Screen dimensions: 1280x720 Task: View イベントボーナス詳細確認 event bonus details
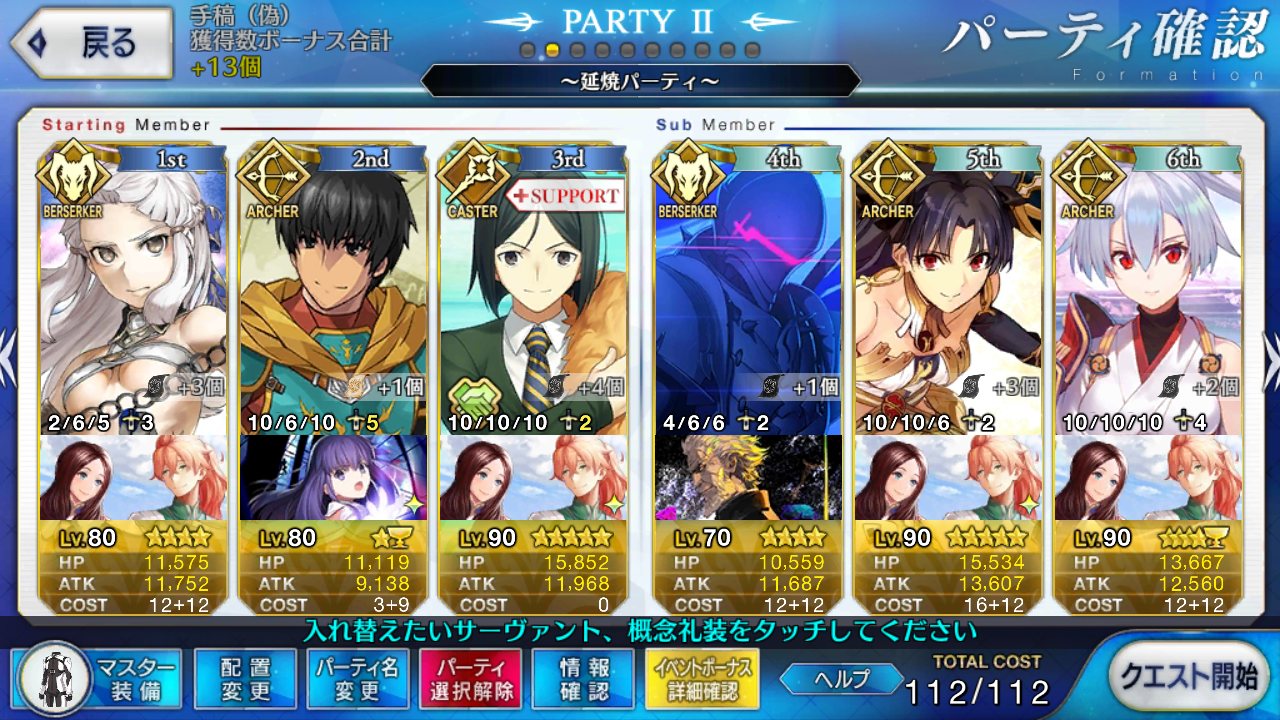click(x=702, y=678)
